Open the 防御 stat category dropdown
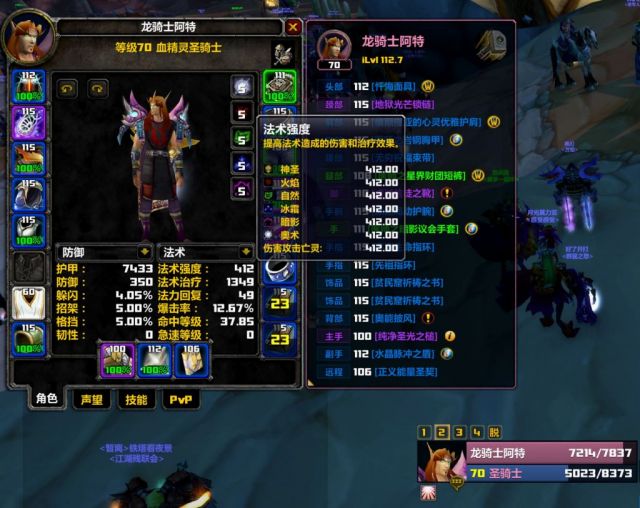 click(146, 252)
